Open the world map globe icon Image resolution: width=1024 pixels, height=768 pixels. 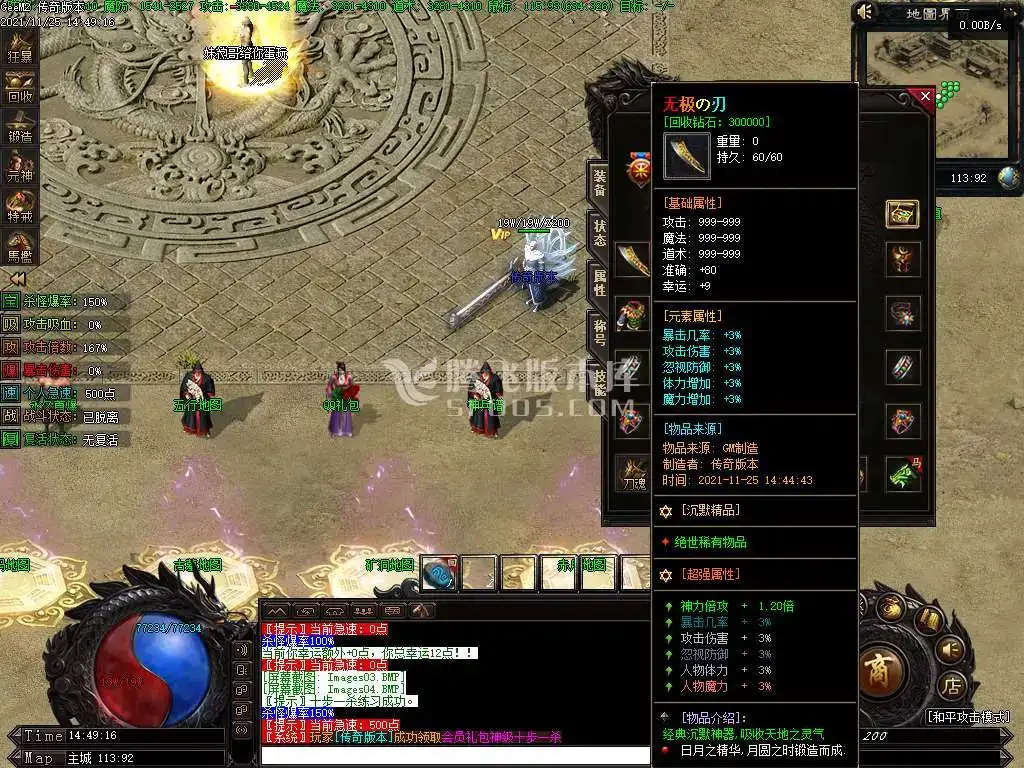(x=1009, y=178)
